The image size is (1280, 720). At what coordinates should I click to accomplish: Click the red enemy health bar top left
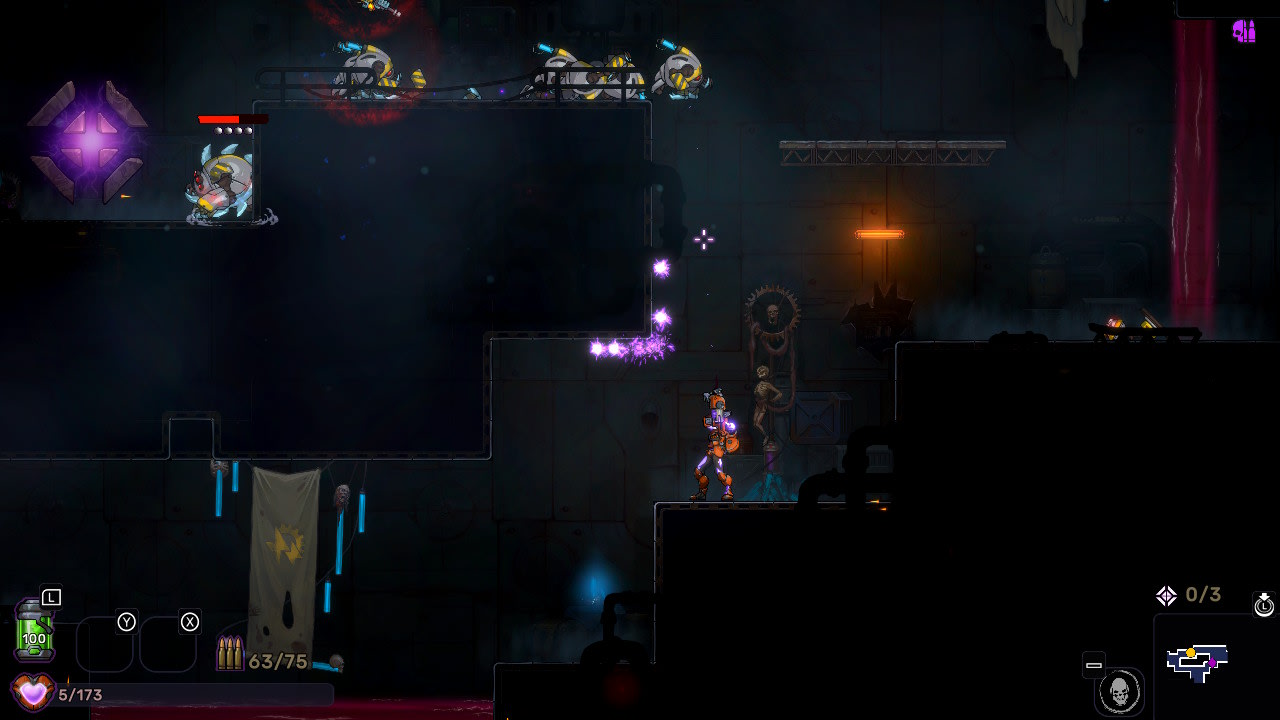pyautogui.click(x=235, y=118)
